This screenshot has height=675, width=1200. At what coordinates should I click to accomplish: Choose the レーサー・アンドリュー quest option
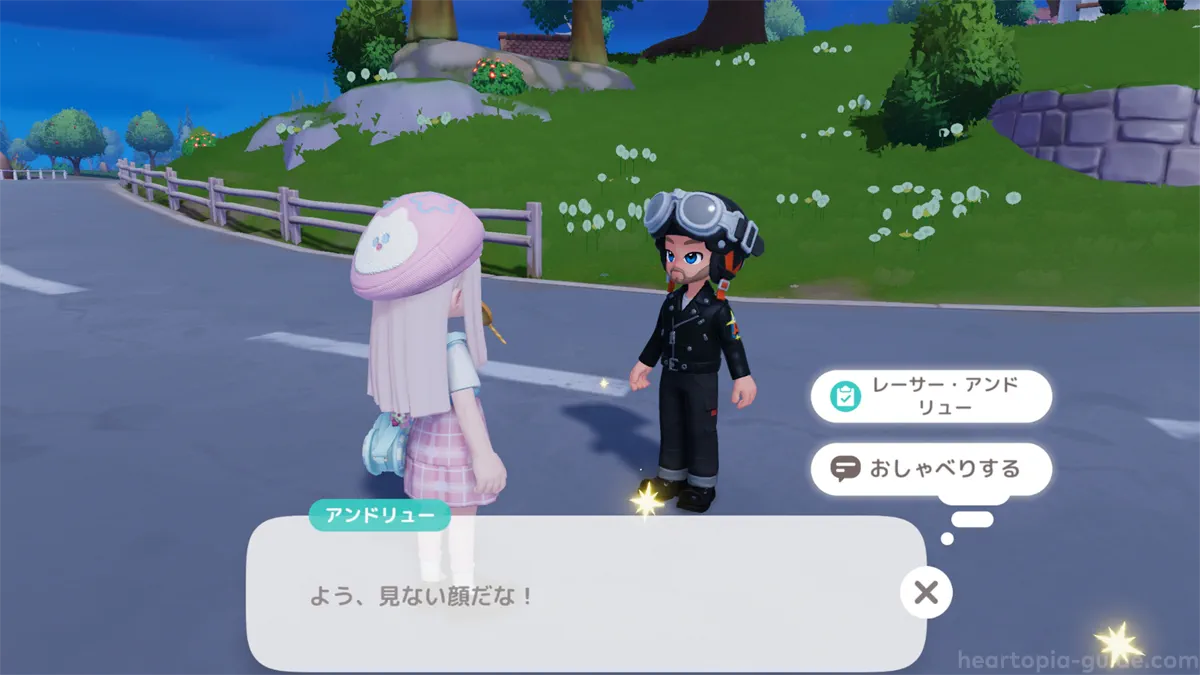click(931, 397)
